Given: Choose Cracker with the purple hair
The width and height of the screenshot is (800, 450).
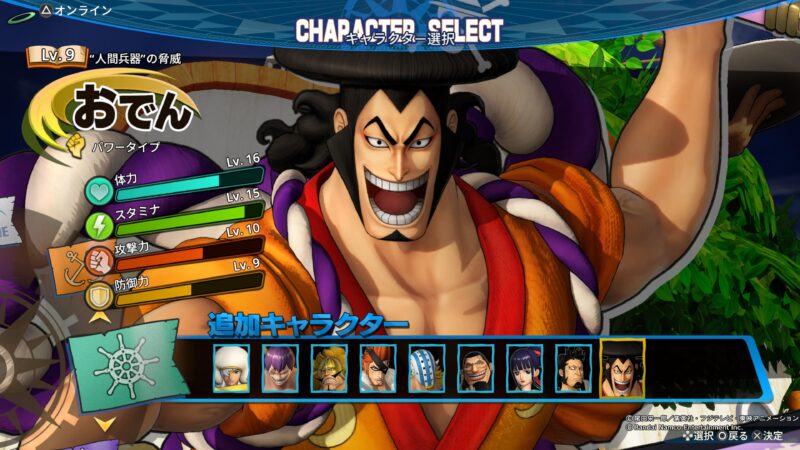Looking at the screenshot, I should [280, 368].
